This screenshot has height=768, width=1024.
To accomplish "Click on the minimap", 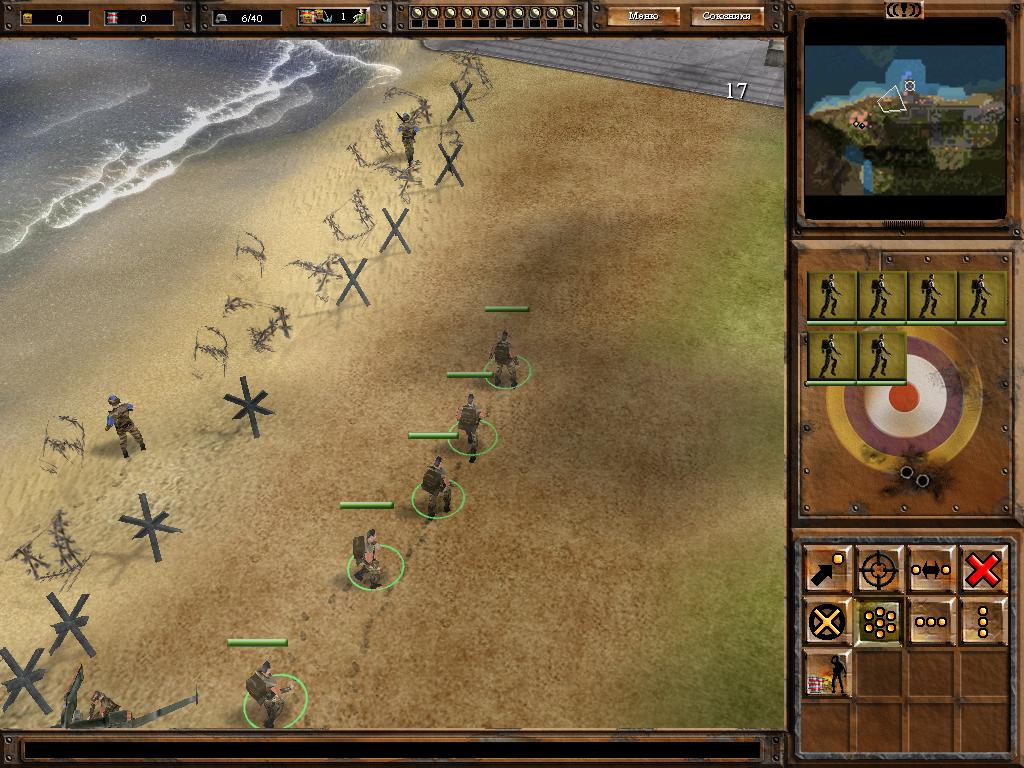I will [905, 118].
